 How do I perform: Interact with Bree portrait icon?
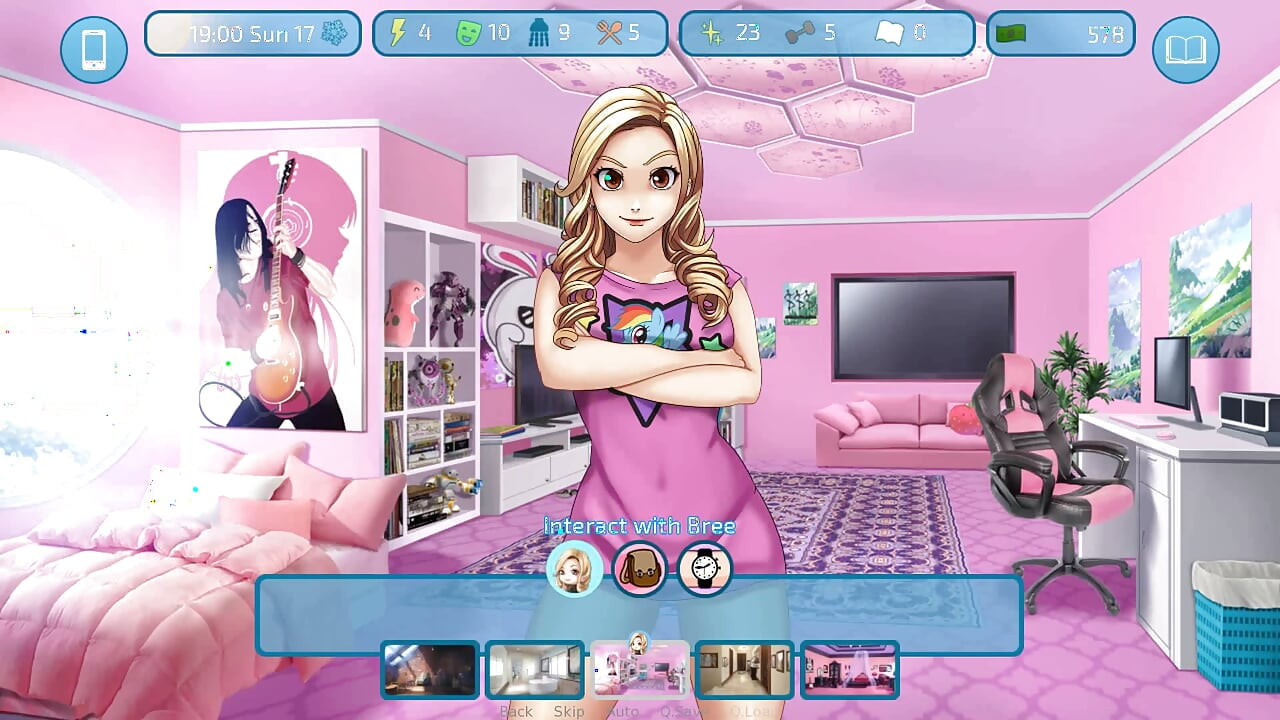[x=574, y=569]
